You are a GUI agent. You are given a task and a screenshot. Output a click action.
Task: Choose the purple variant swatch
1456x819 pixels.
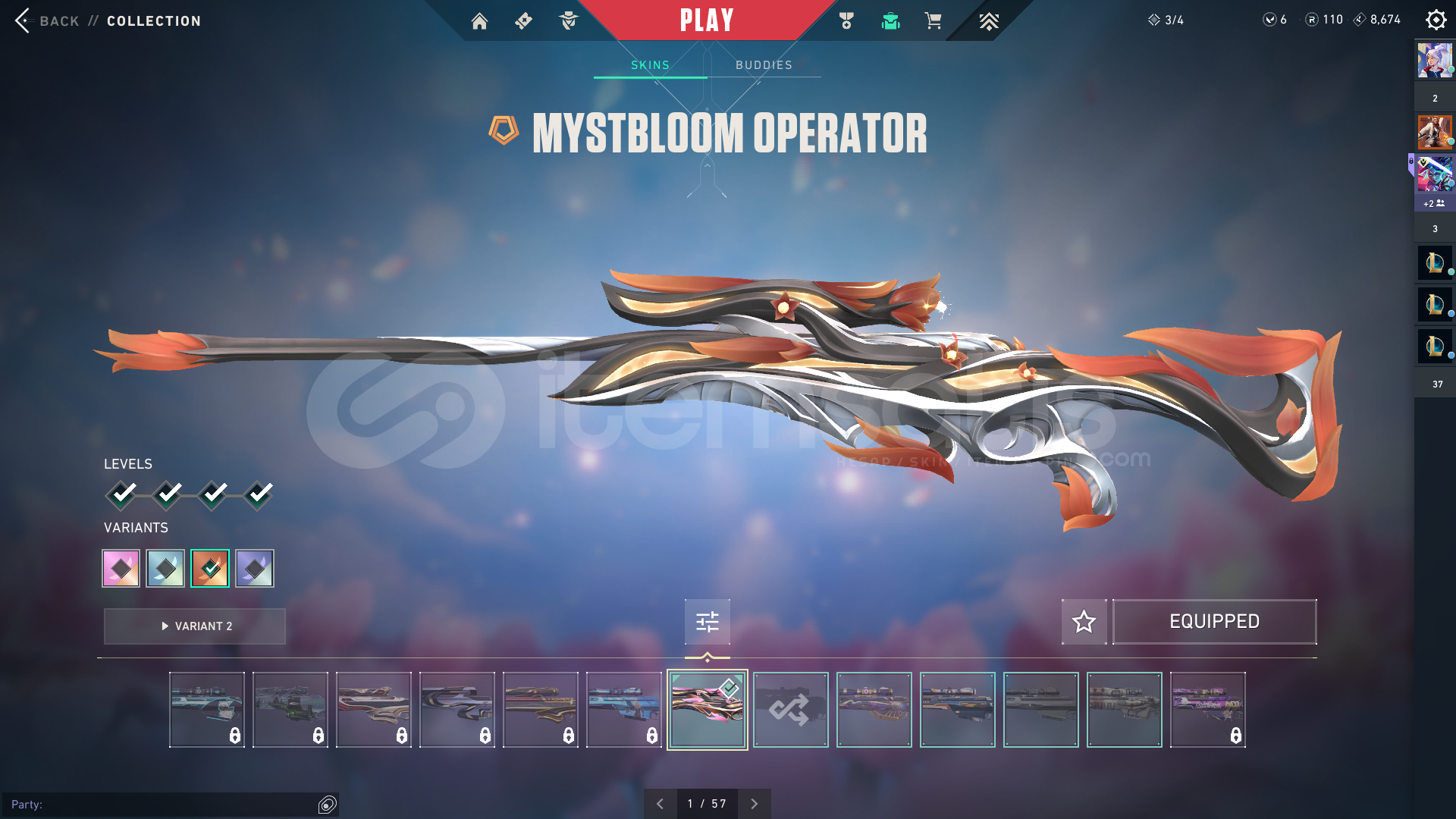[255, 569]
